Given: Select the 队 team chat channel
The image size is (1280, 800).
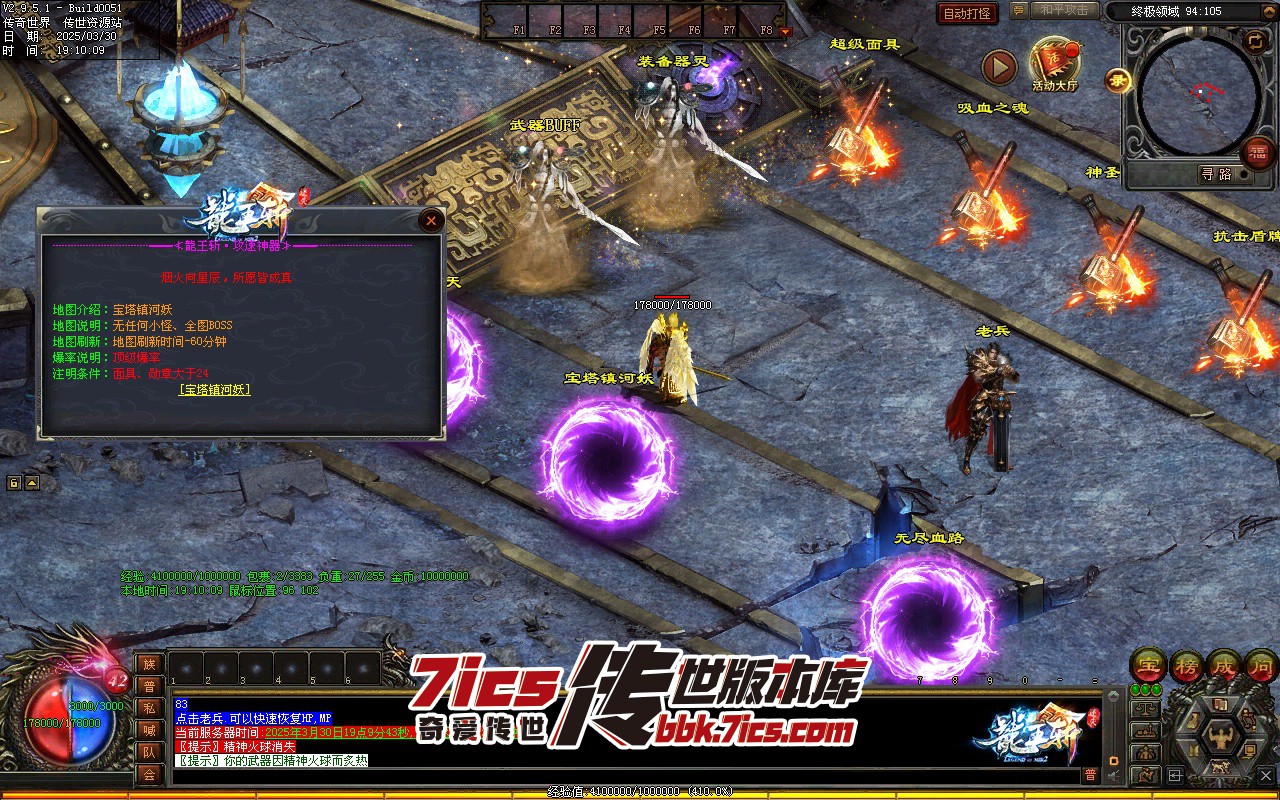Looking at the screenshot, I should (x=149, y=752).
